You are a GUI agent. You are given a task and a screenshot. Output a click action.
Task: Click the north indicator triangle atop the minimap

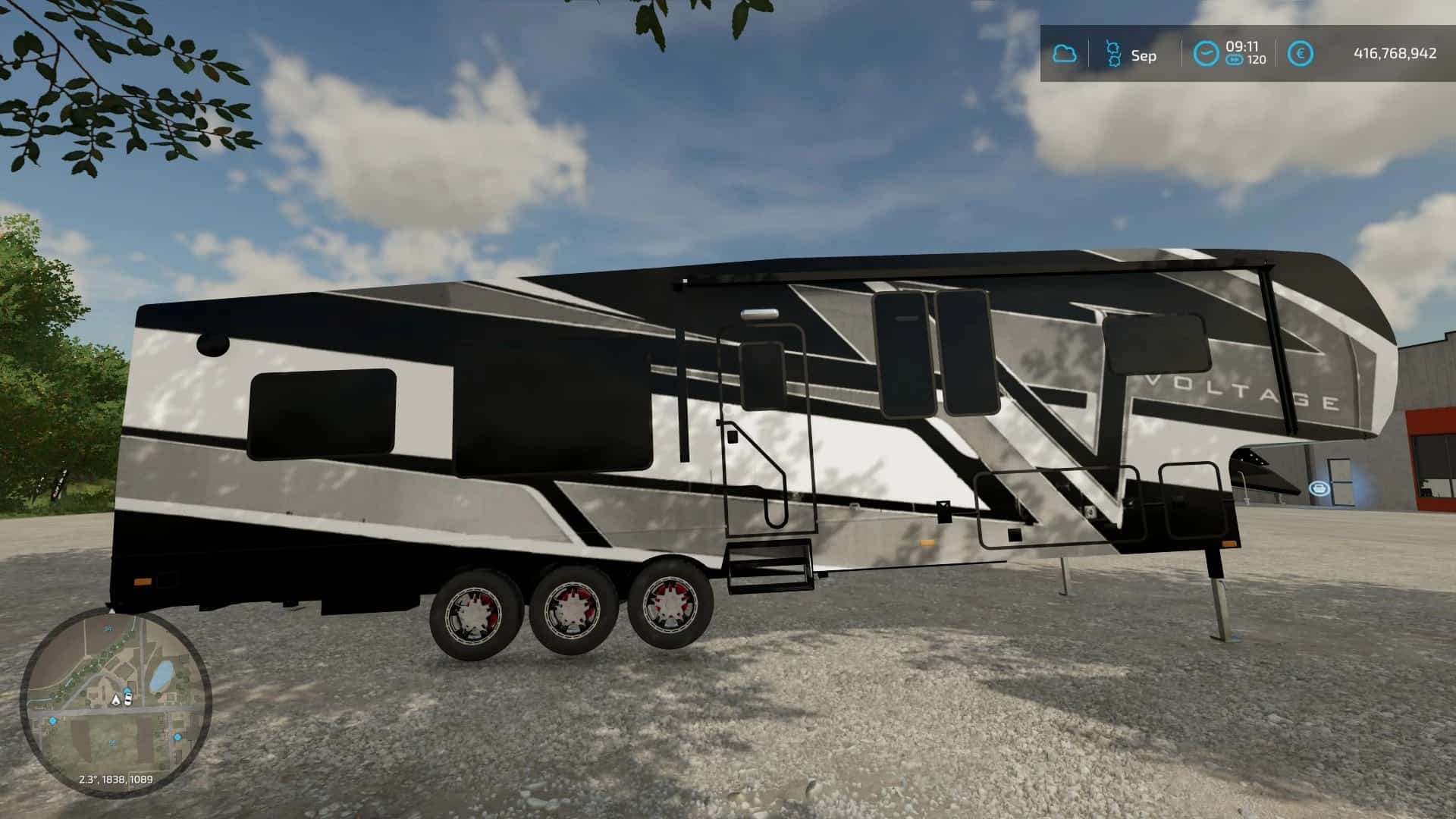(x=111, y=610)
